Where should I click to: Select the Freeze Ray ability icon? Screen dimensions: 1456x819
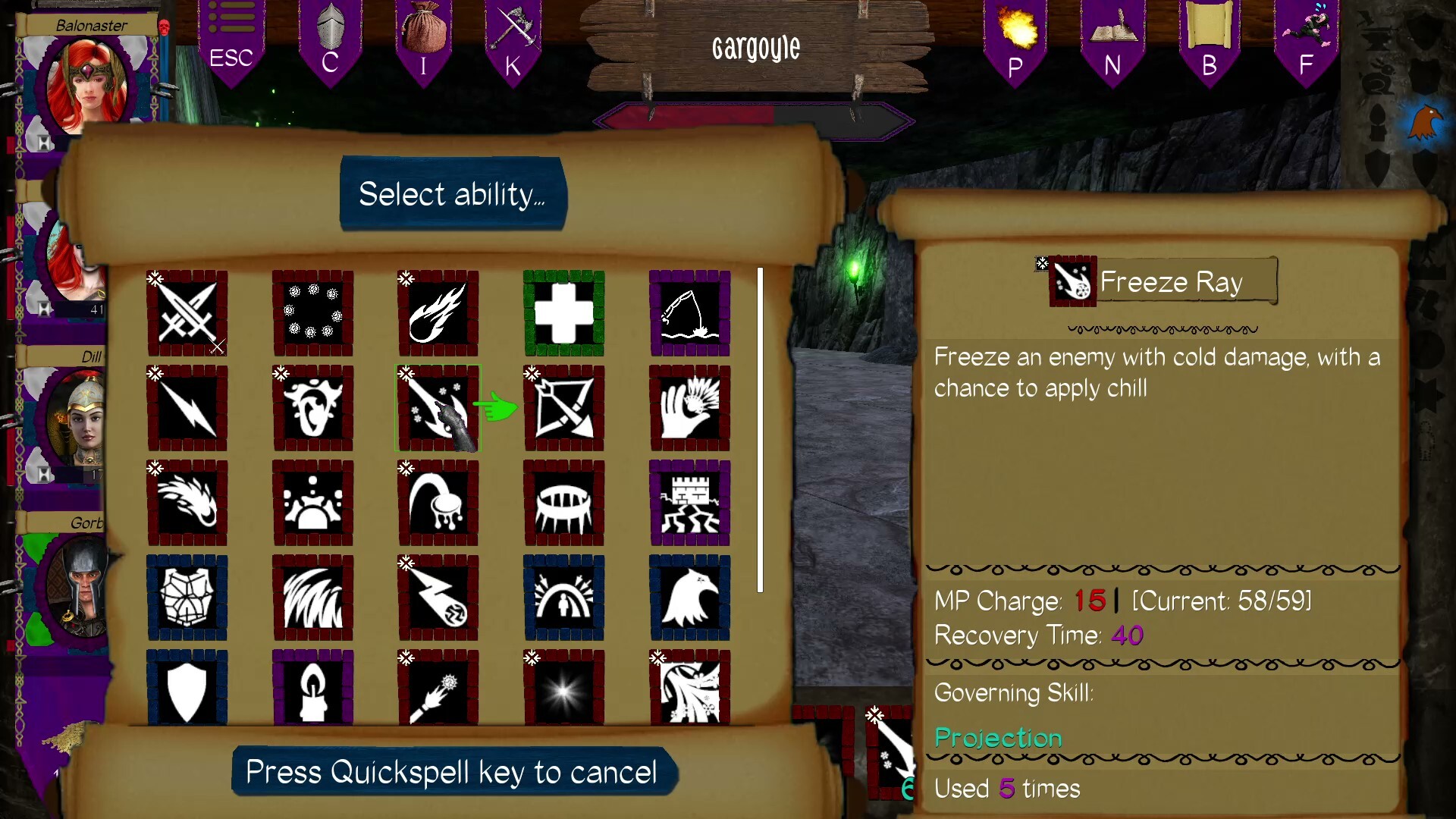point(438,408)
